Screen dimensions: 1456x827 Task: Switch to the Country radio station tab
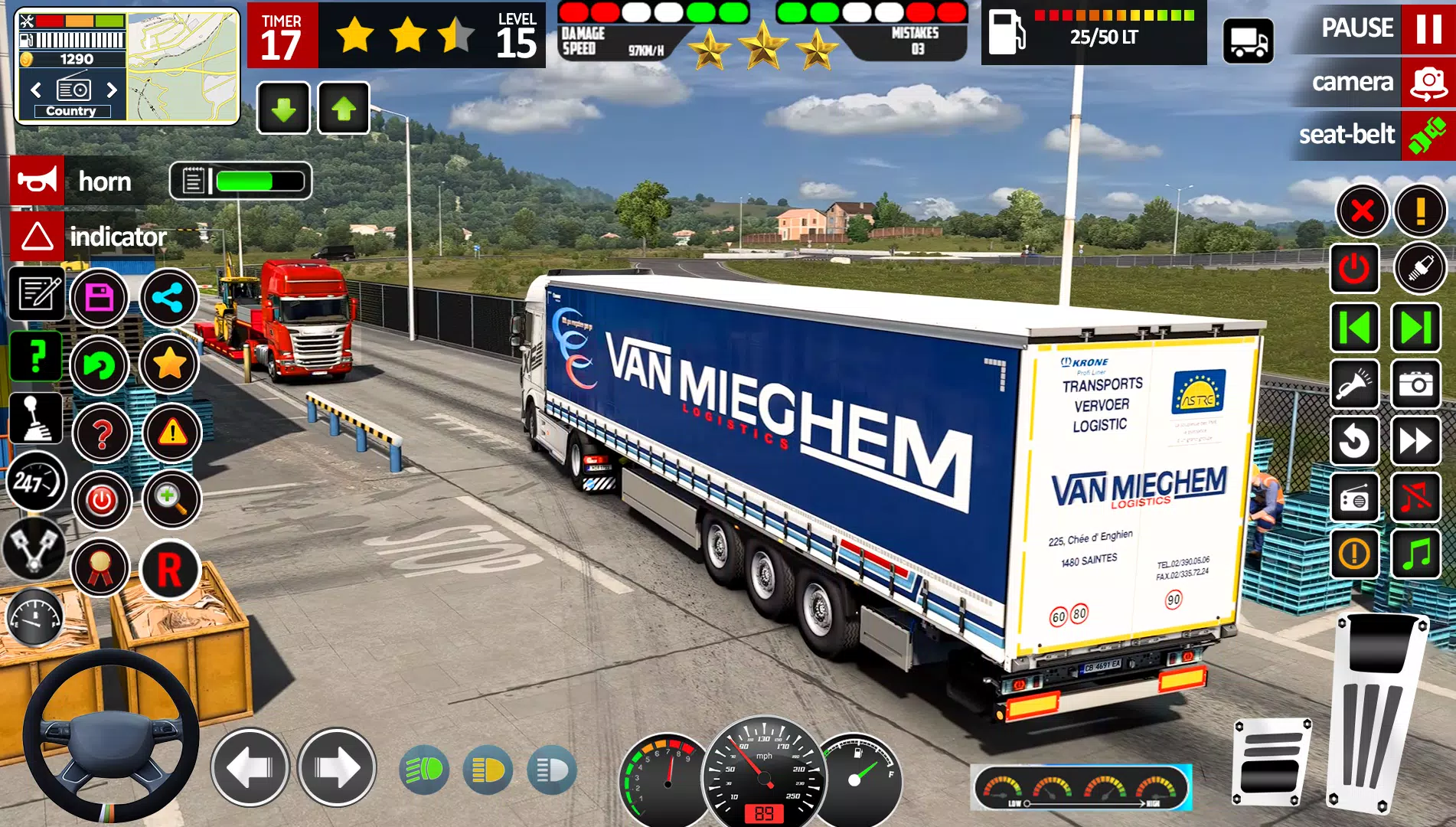73,111
